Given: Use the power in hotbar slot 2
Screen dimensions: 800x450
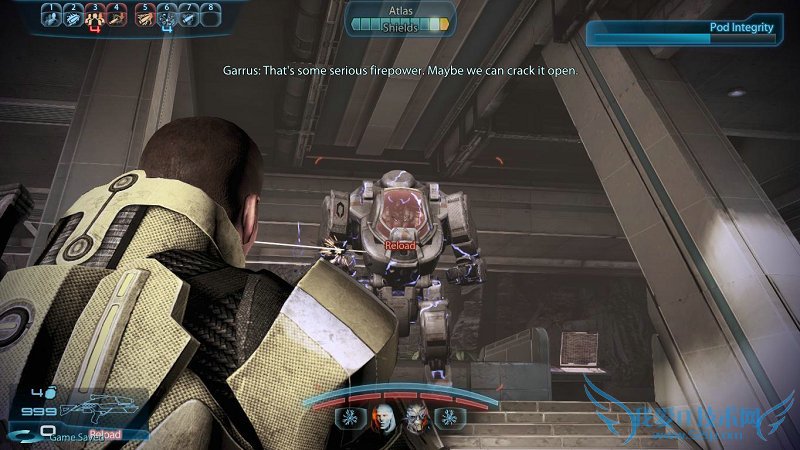Looking at the screenshot, I should (73, 17).
